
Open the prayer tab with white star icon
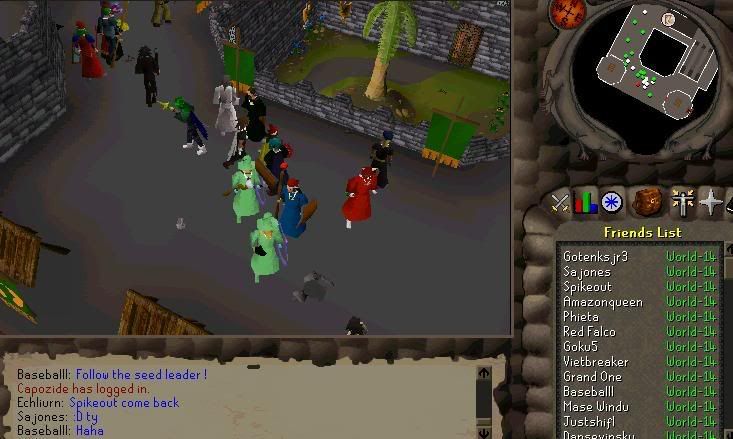[711, 203]
